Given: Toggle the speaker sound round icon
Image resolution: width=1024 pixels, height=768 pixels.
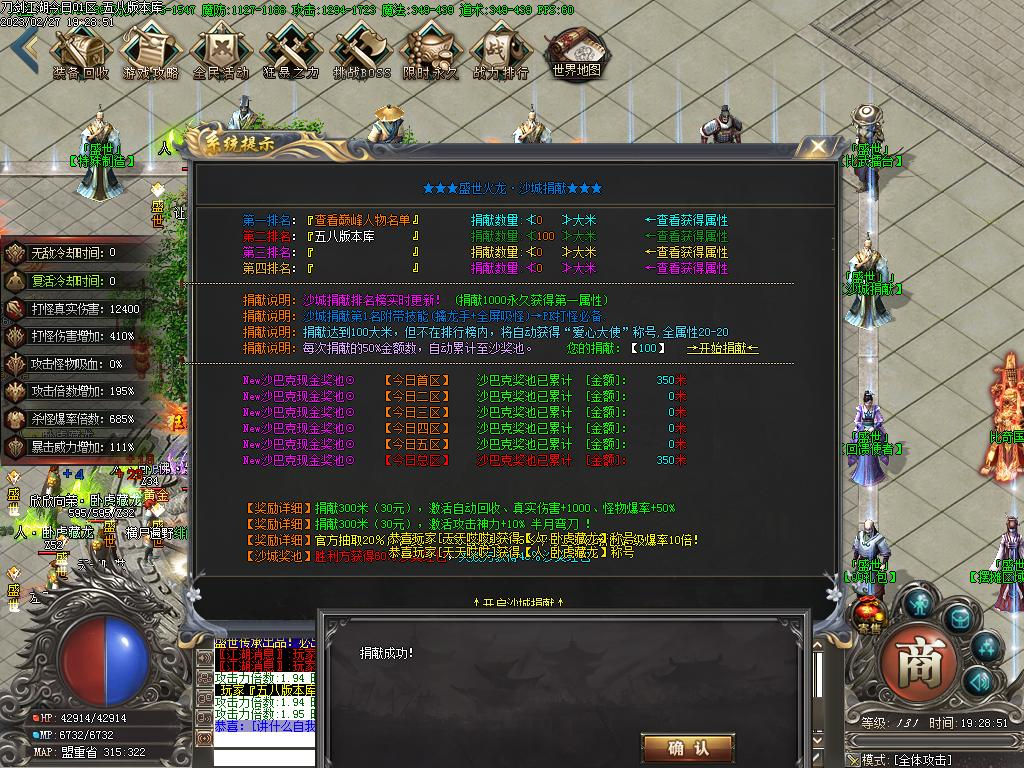Looking at the screenshot, I should tap(978, 682).
